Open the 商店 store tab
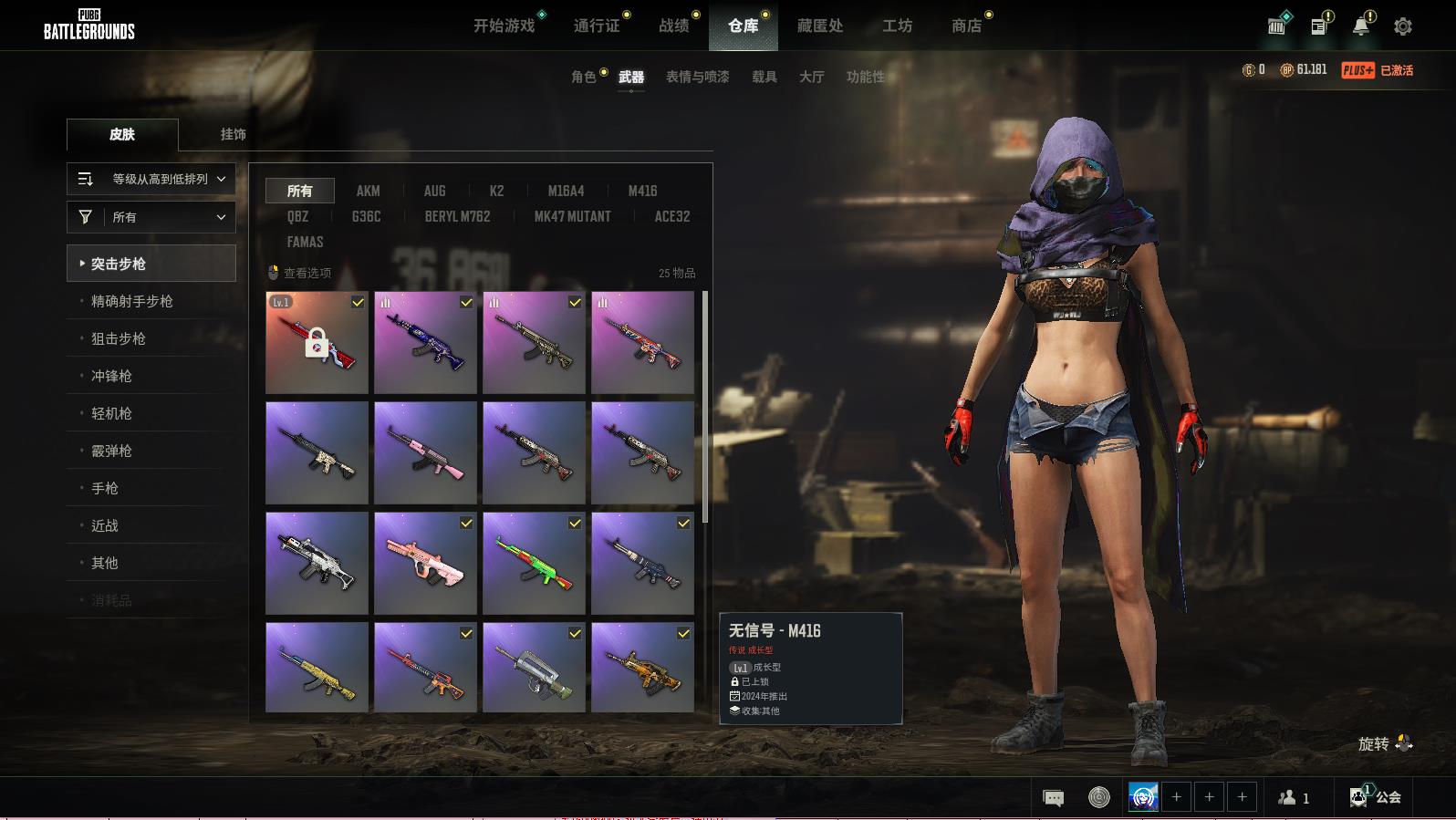1456x820 pixels. (966, 26)
